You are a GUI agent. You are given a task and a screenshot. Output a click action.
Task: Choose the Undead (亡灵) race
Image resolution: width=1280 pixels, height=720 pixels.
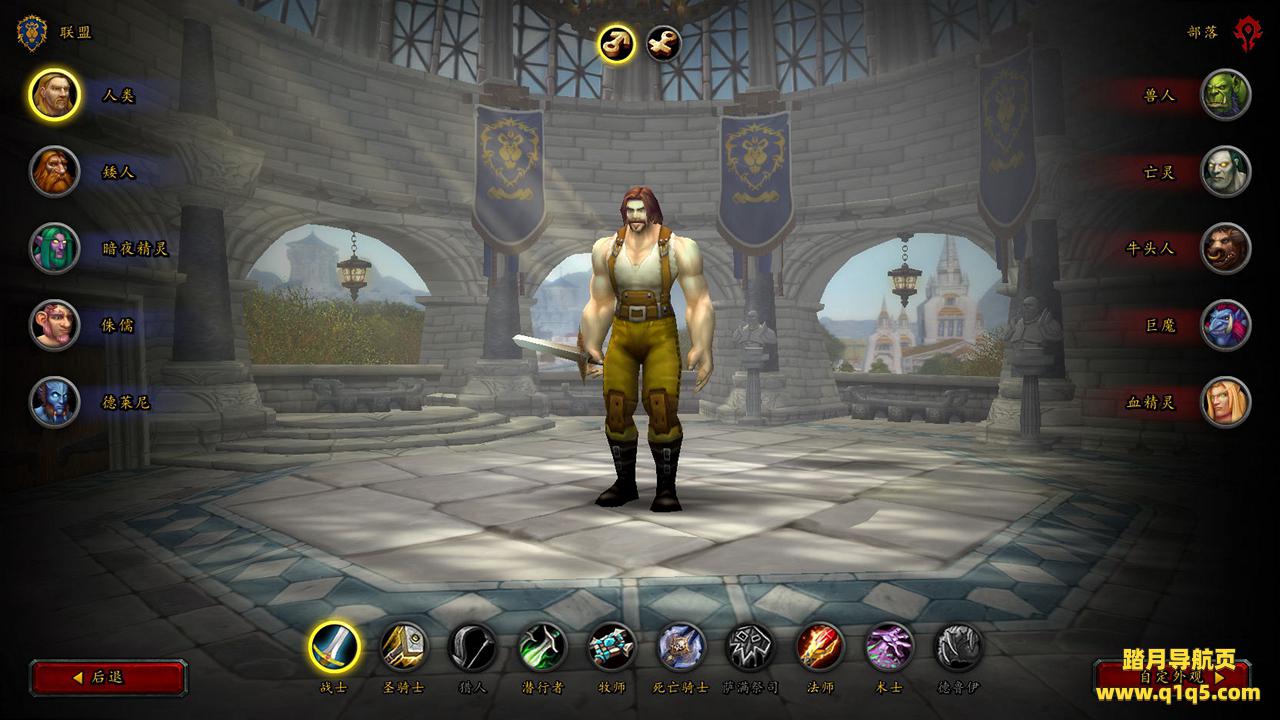1225,172
